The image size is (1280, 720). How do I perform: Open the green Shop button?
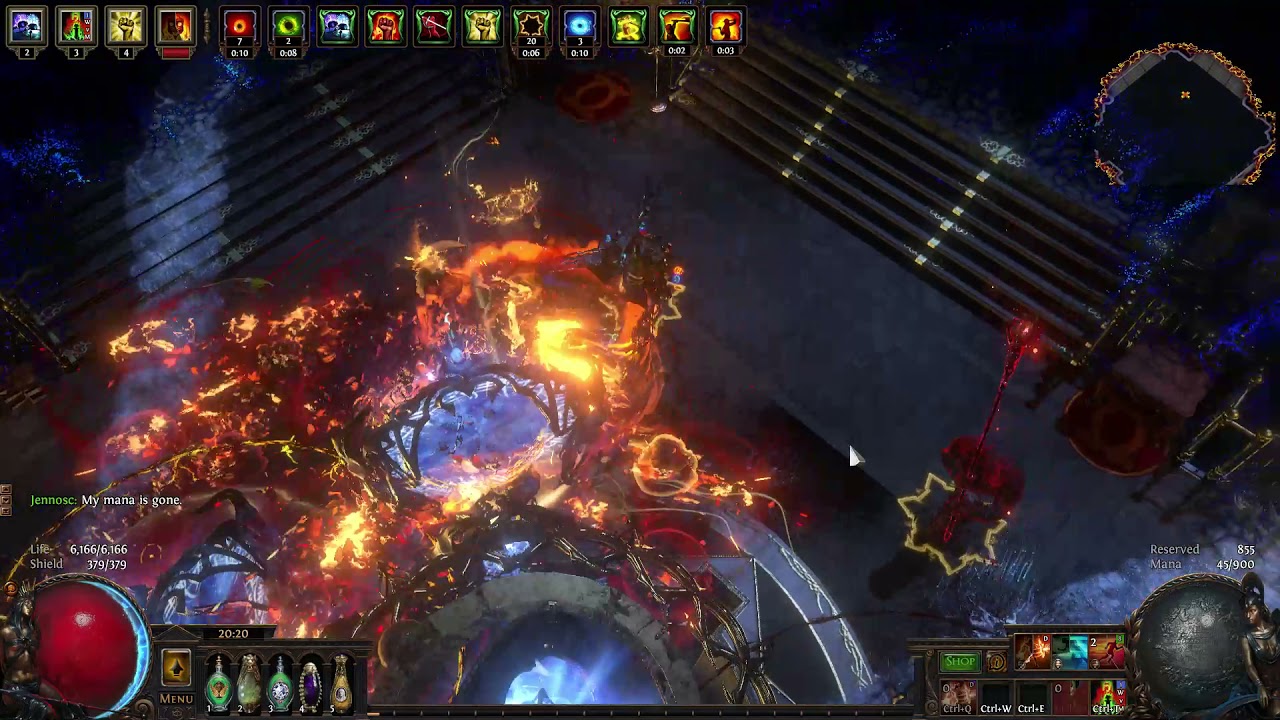click(959, 661)
